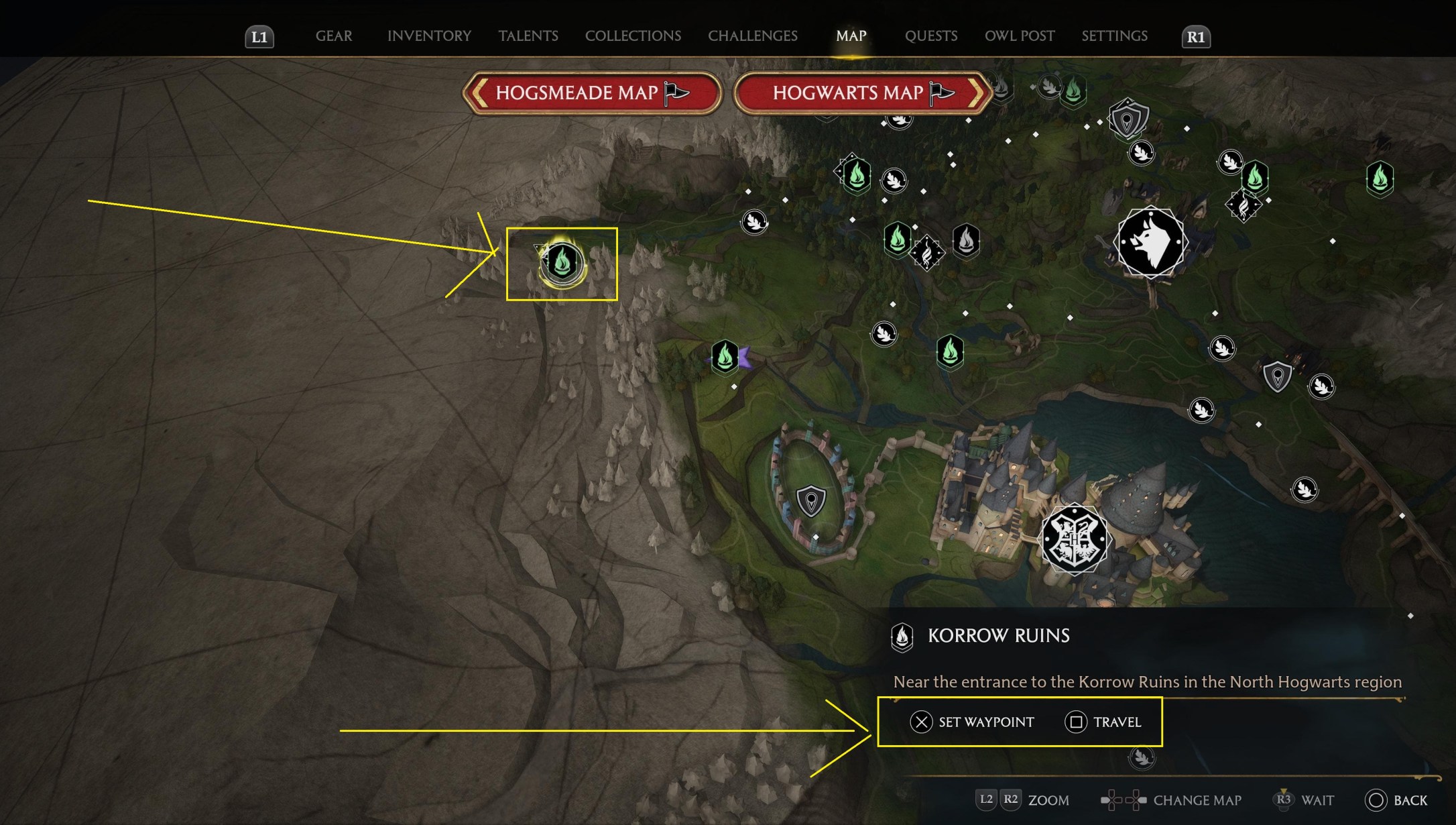This screenshot has width=1456, height=825.
Task: Open the Settings tab
Action: tap(1114, 36)
